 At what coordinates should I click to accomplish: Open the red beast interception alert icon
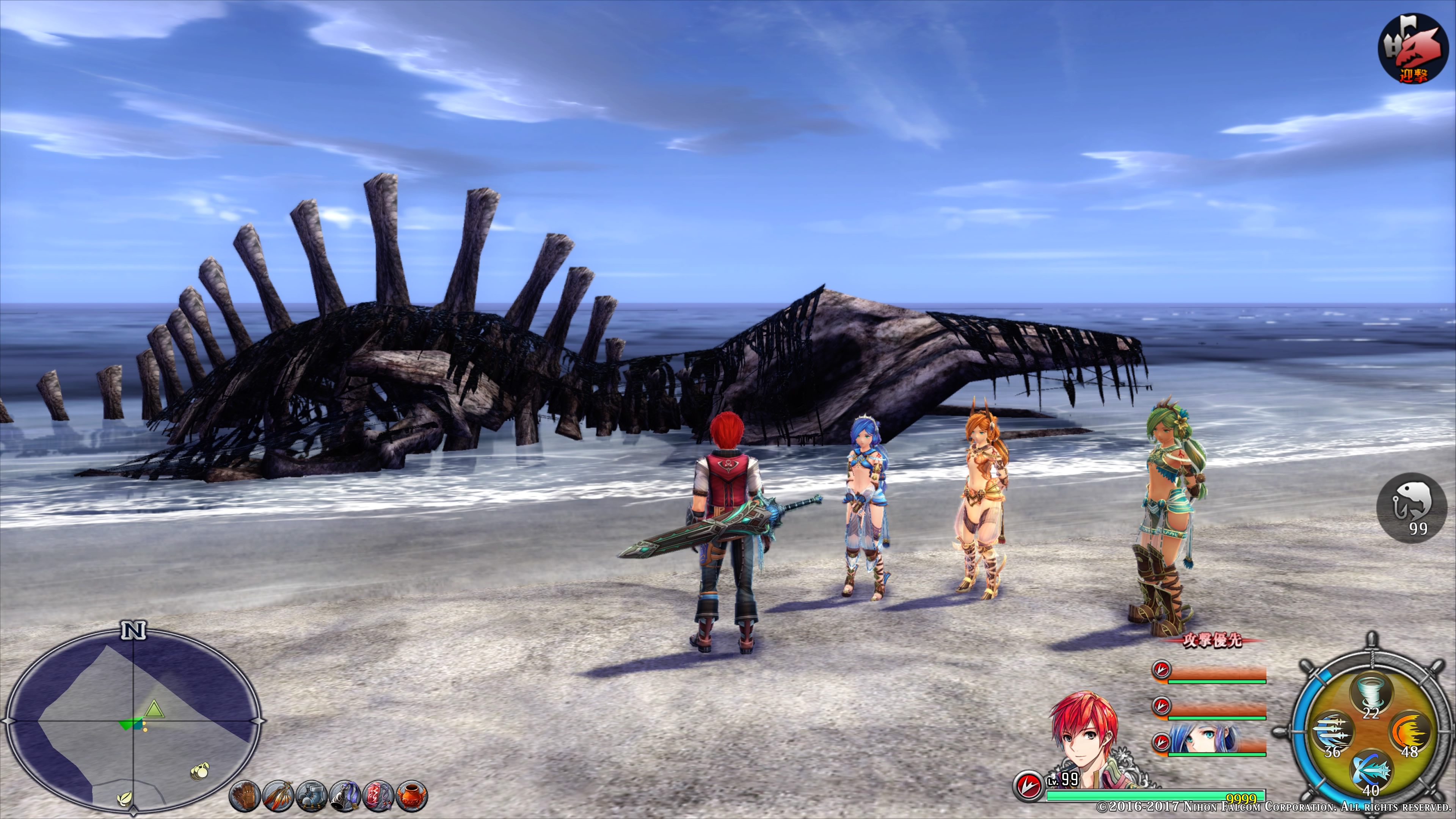click(1413, 48)
